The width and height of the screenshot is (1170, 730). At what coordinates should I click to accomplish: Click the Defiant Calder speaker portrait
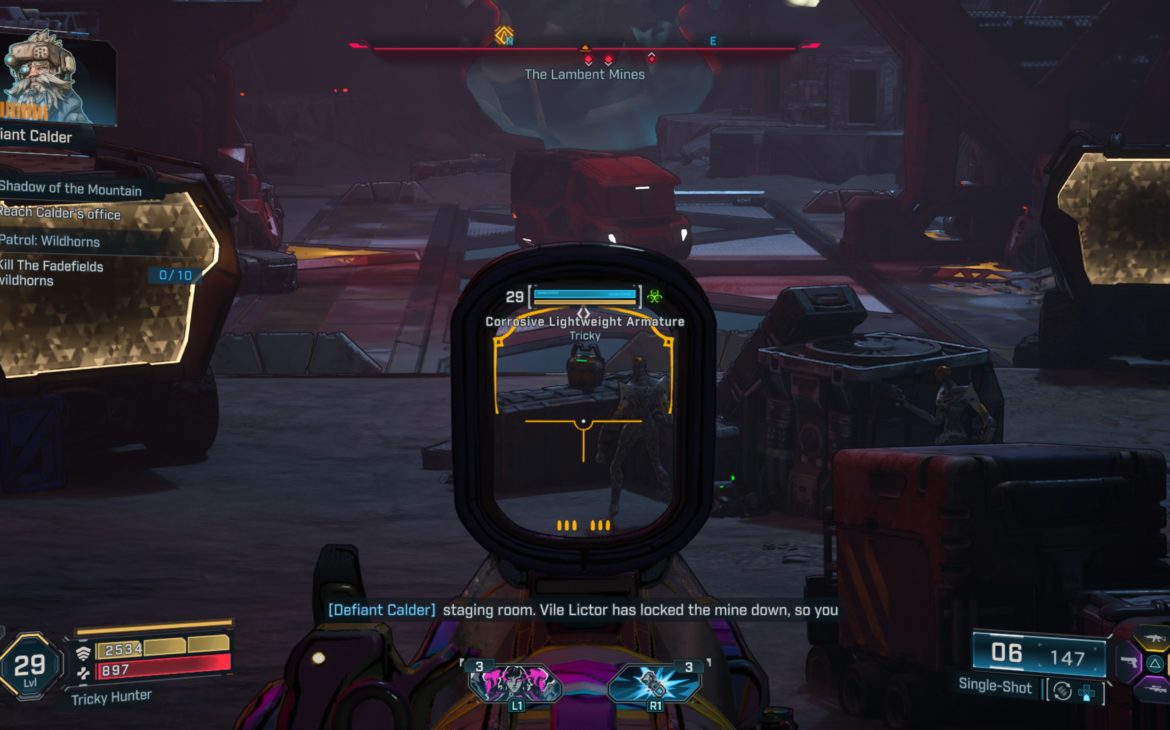45,78
